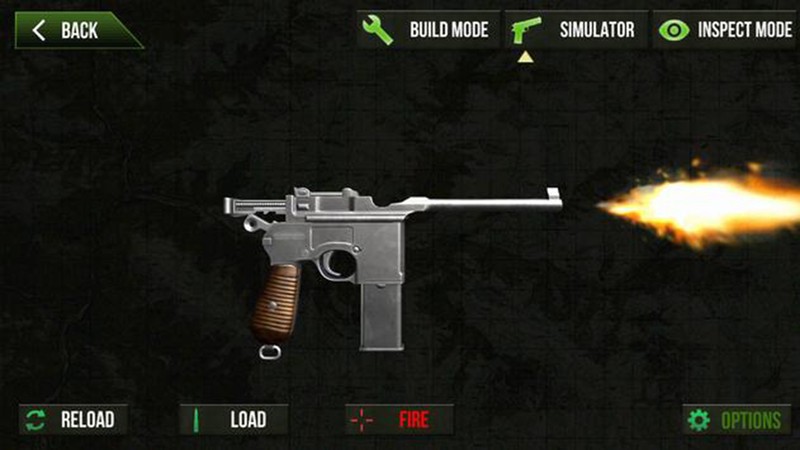Switch to Build Mode
Viewport: 800px width, 450px height.
tap(428, 29)
